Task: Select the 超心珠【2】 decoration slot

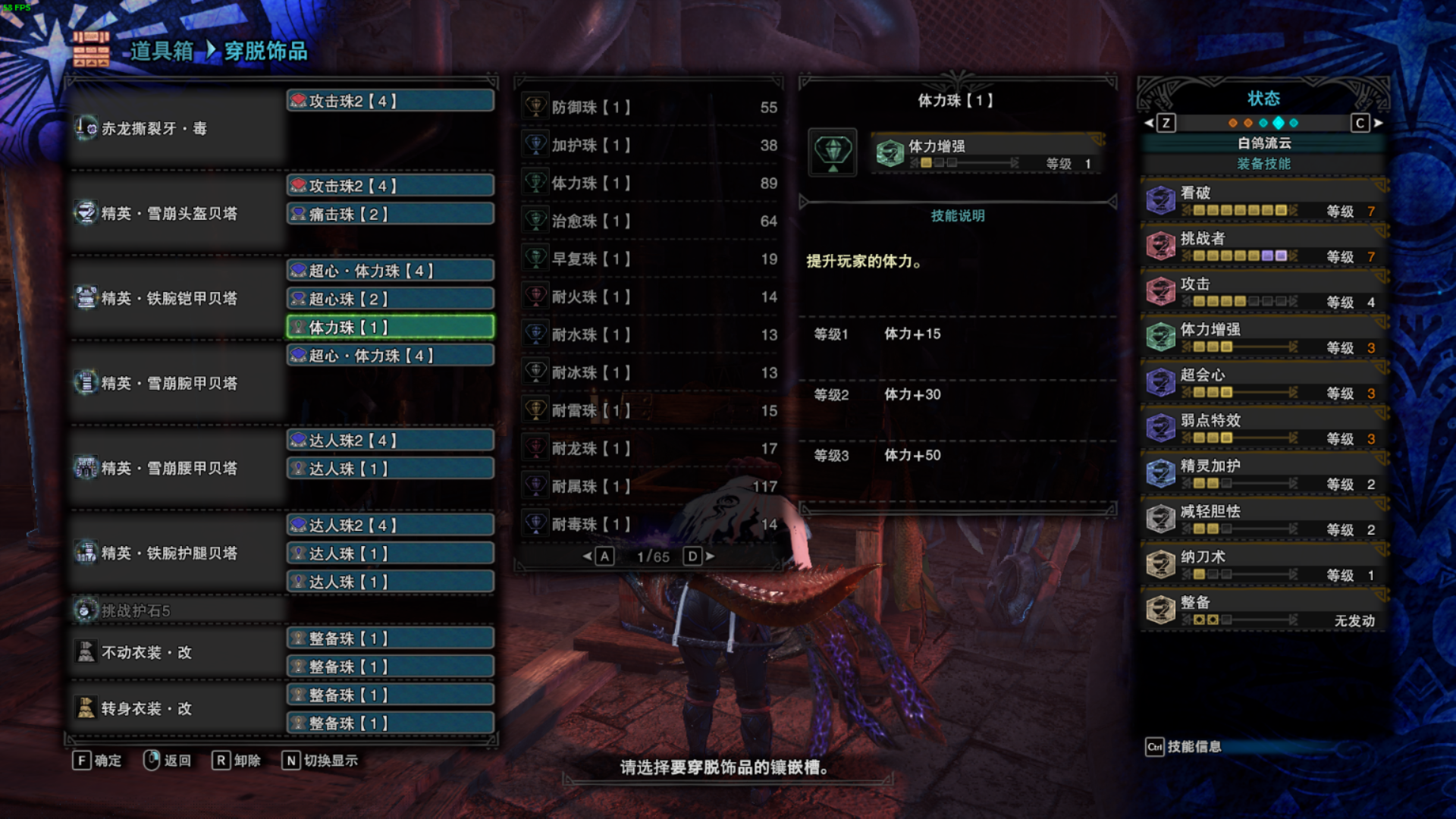Action: [391, 300]
